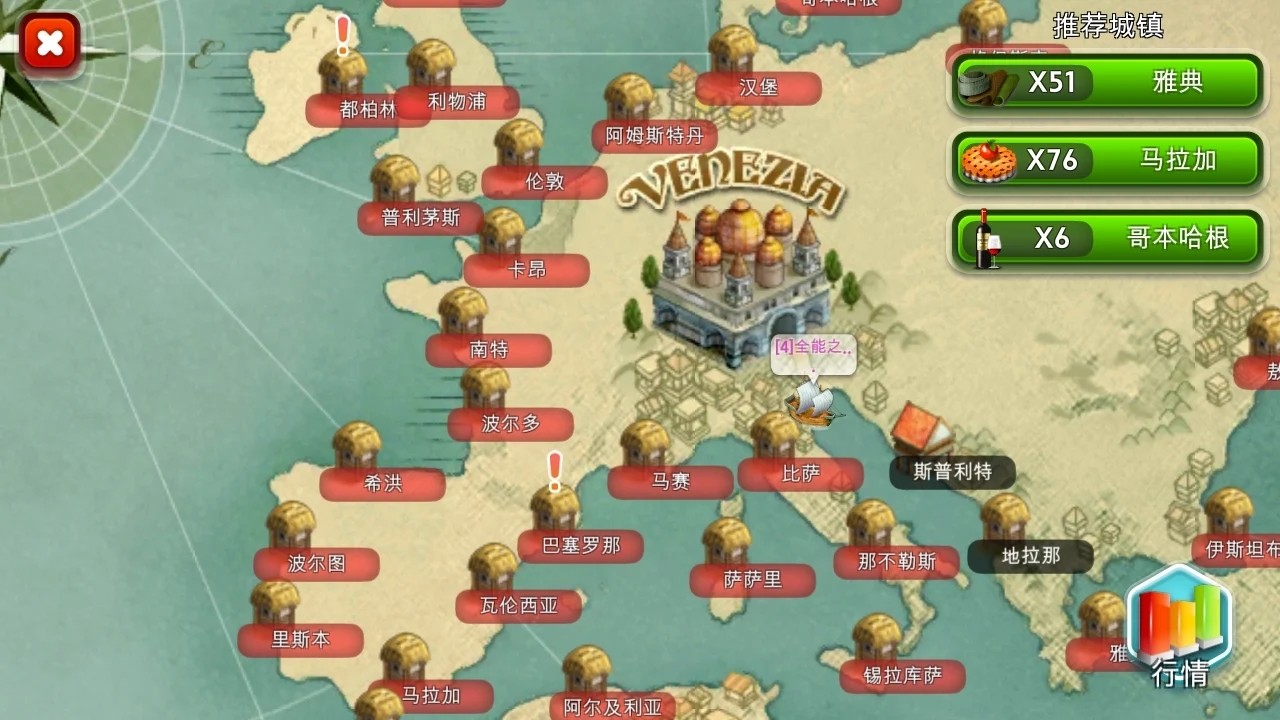Click the apple goods icon beside X76
The image size is (1280, 720).
(x=985, y=160)
